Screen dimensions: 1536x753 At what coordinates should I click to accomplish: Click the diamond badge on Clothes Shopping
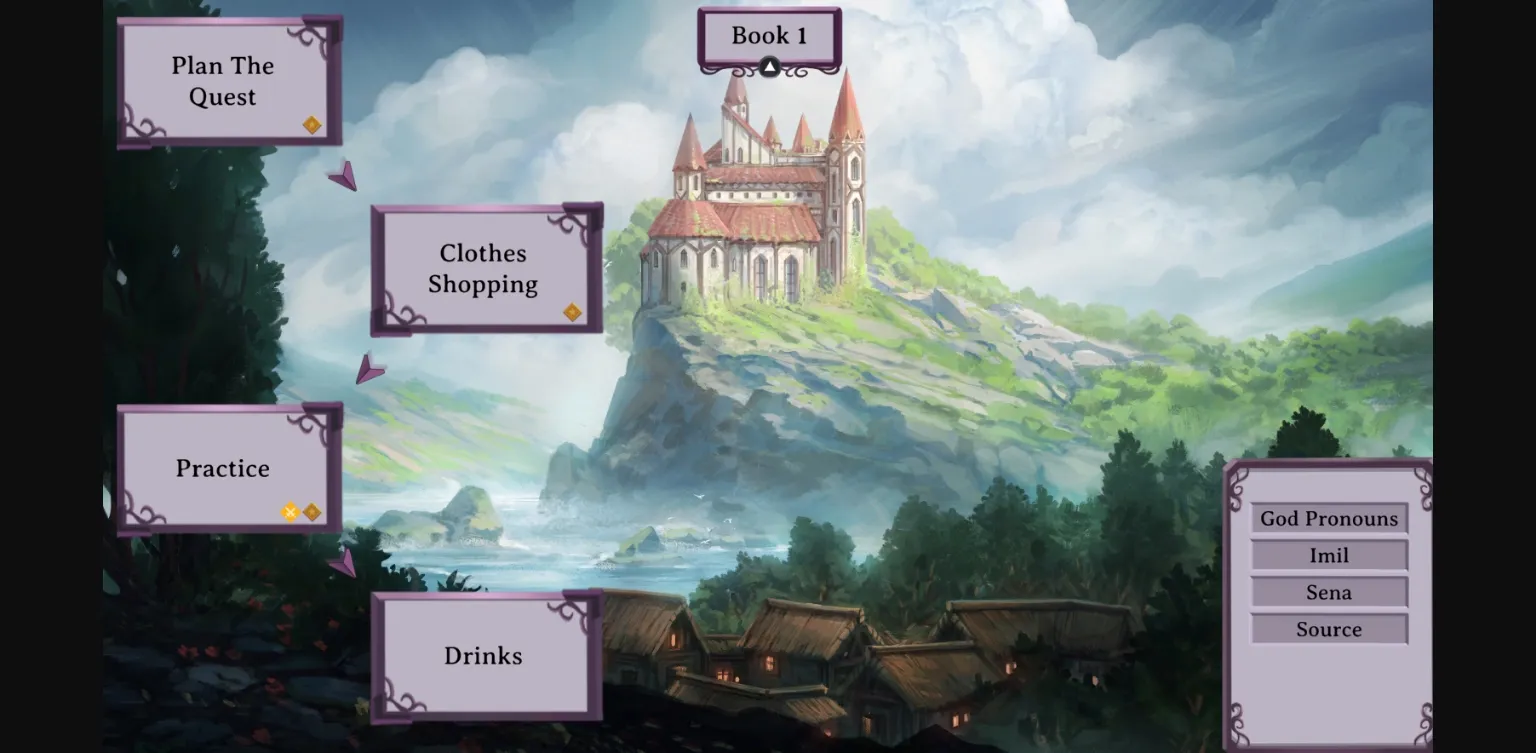coord(572,312)
